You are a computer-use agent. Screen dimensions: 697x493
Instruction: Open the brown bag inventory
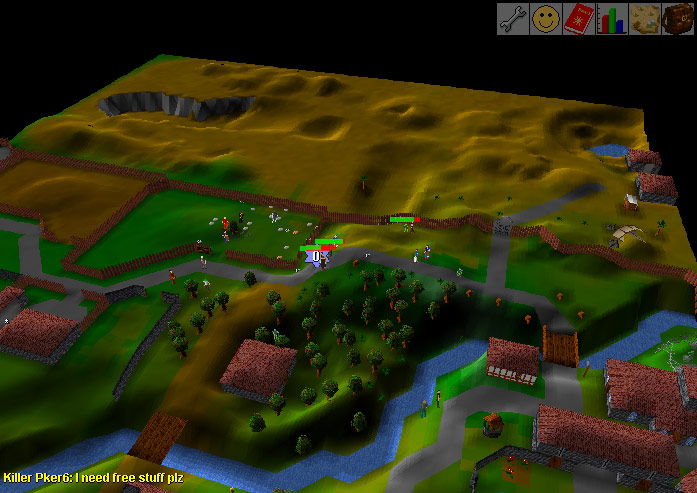[678, 19]
